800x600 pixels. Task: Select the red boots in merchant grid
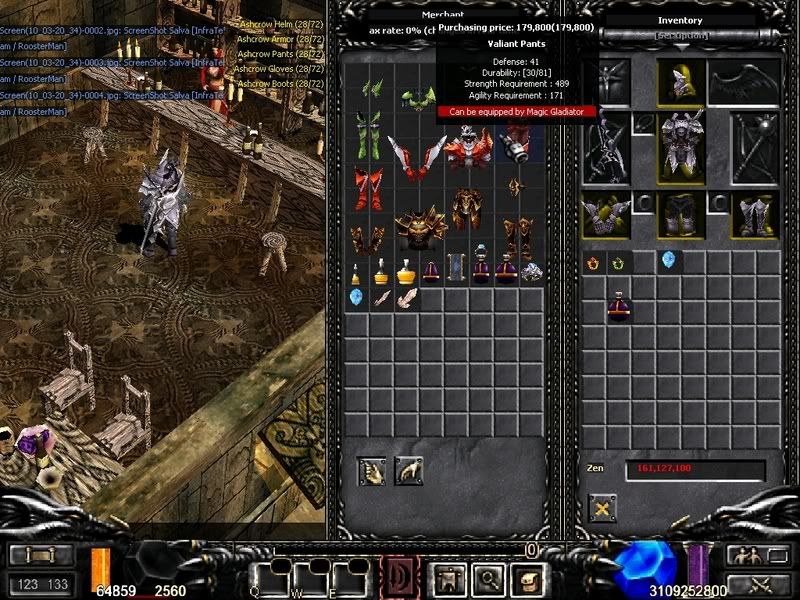(368, 188)
